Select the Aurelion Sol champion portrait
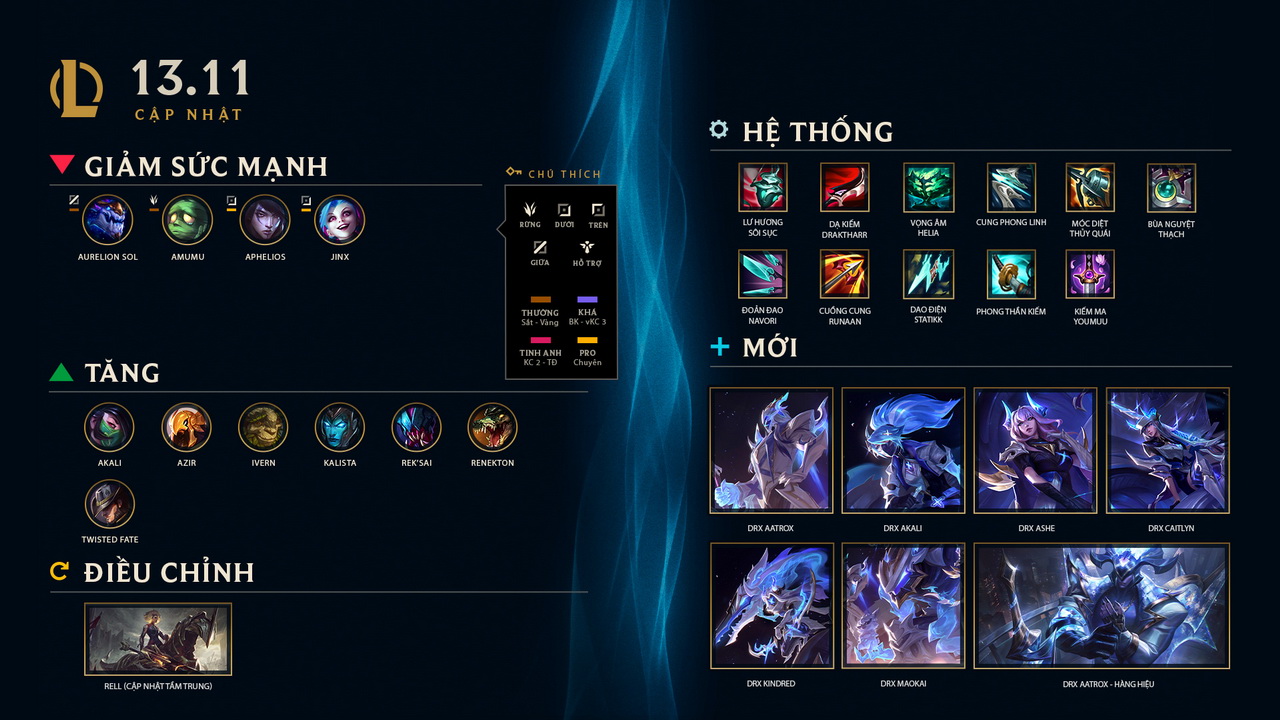 click(x=108, y=220)
